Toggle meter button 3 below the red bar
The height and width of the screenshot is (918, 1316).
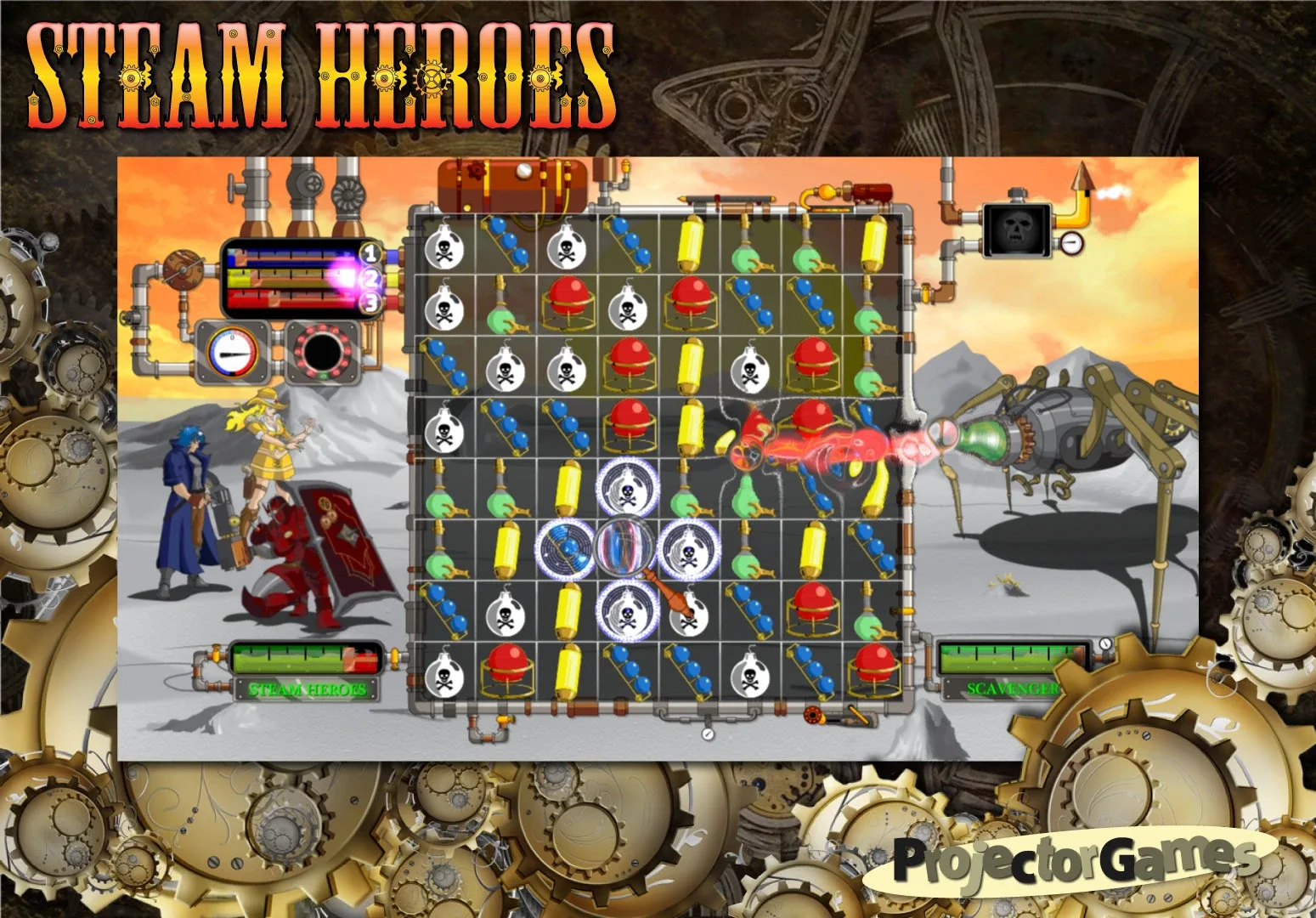tap(370, 301)
